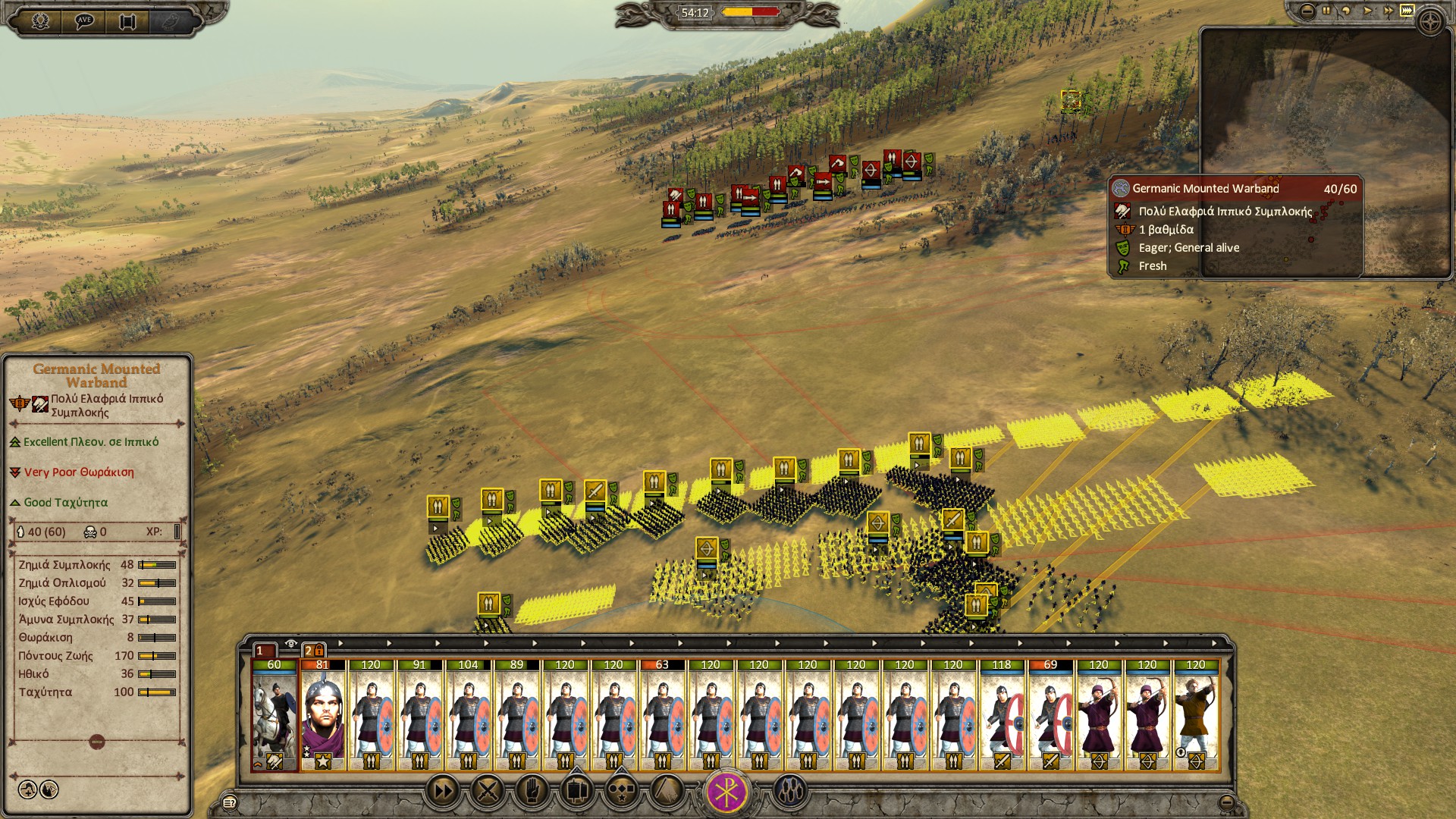The width and height of the screenshot is (1456, 819).
Task: Order halt with the raised hand button
Action: pos(532,792)
